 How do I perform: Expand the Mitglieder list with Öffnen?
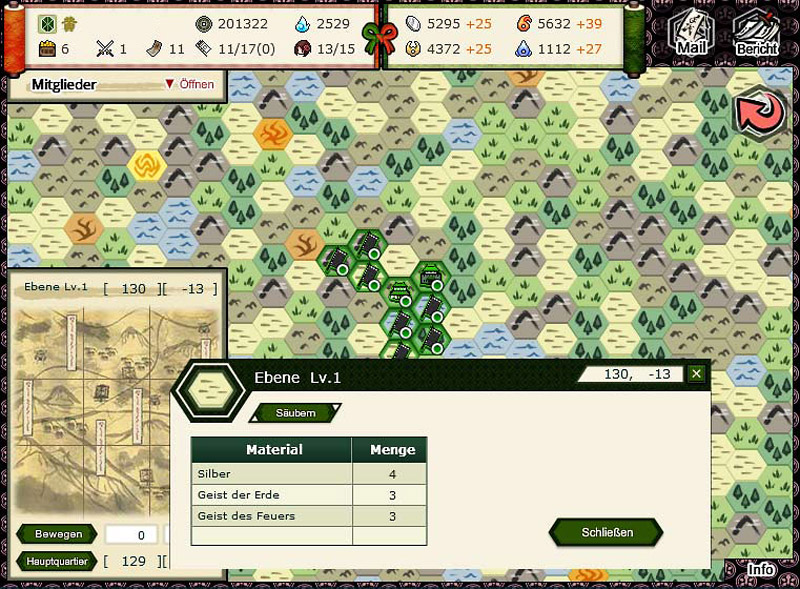[x=189, y=85]
